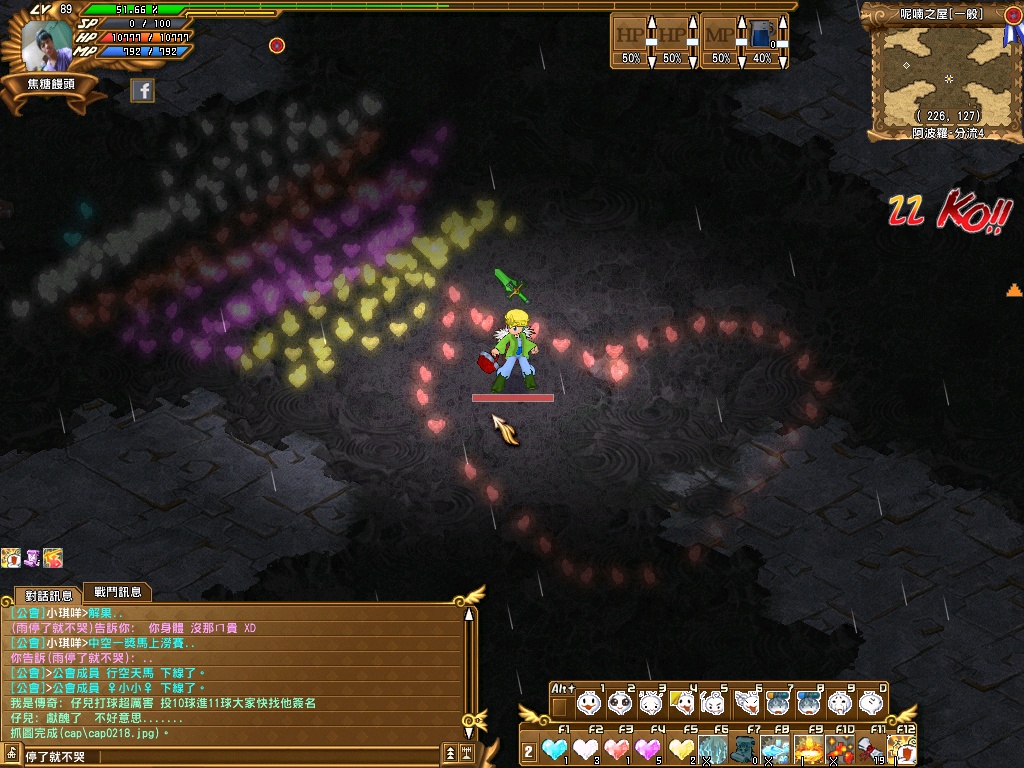Use the yellow heart in slot F5
1024x768 pixels.
click(x=681, y=748)
